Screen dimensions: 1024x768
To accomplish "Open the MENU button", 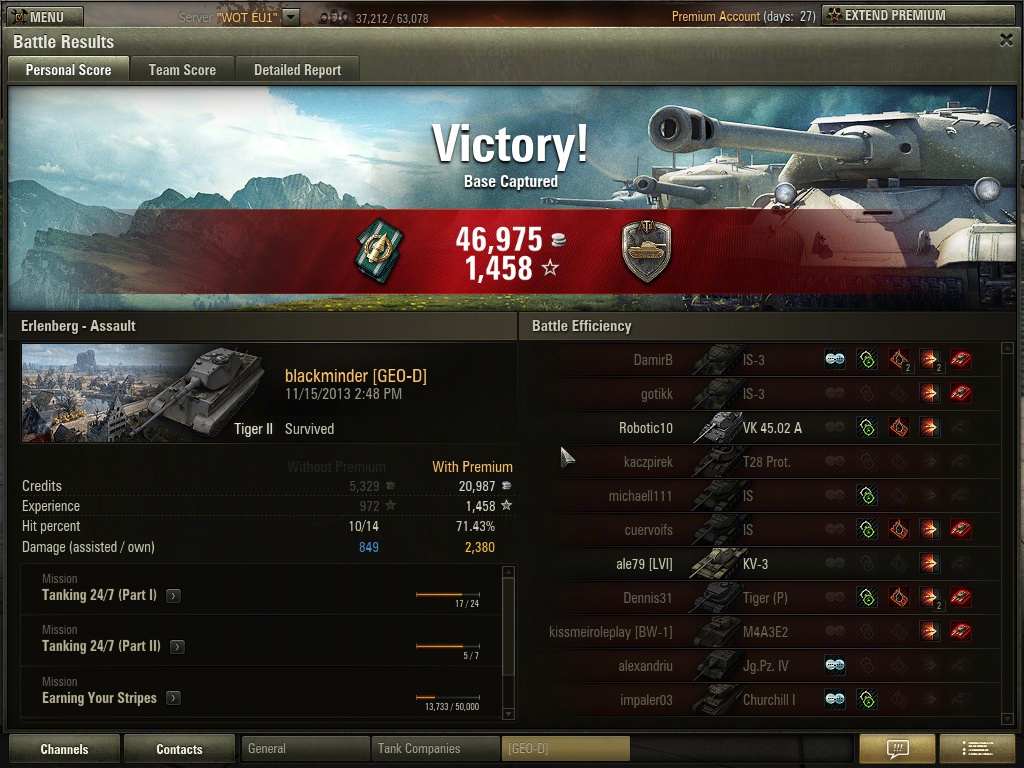I will (x=45, y=17).
